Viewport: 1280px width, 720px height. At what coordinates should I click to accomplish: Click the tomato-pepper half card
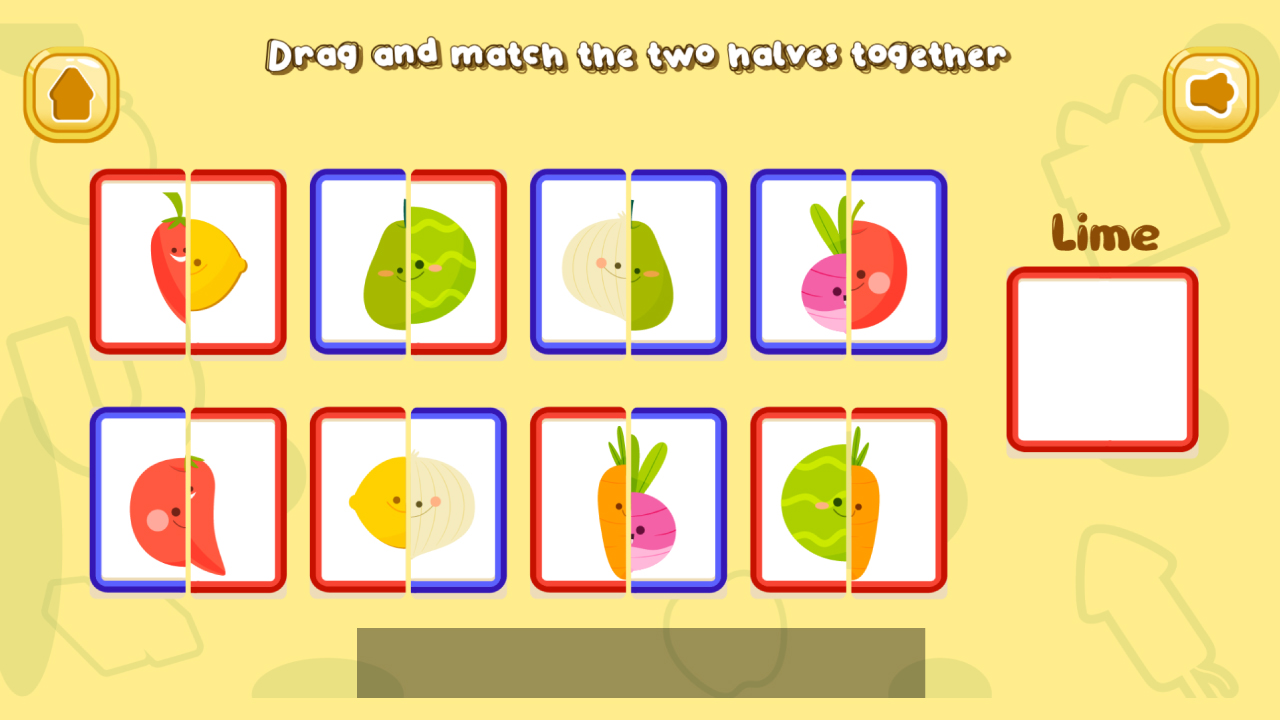point(188,498)
